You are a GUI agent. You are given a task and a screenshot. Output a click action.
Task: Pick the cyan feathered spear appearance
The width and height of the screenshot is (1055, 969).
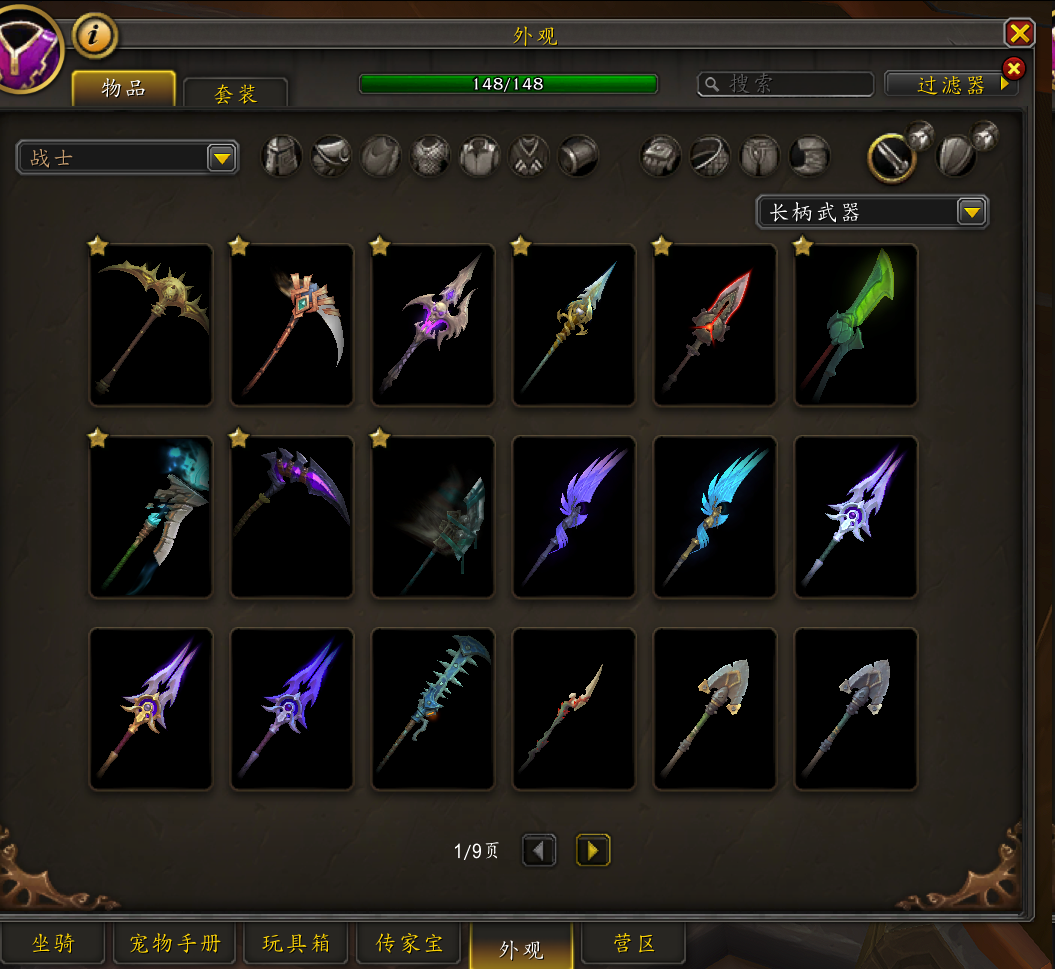click(x=715, y=517)
